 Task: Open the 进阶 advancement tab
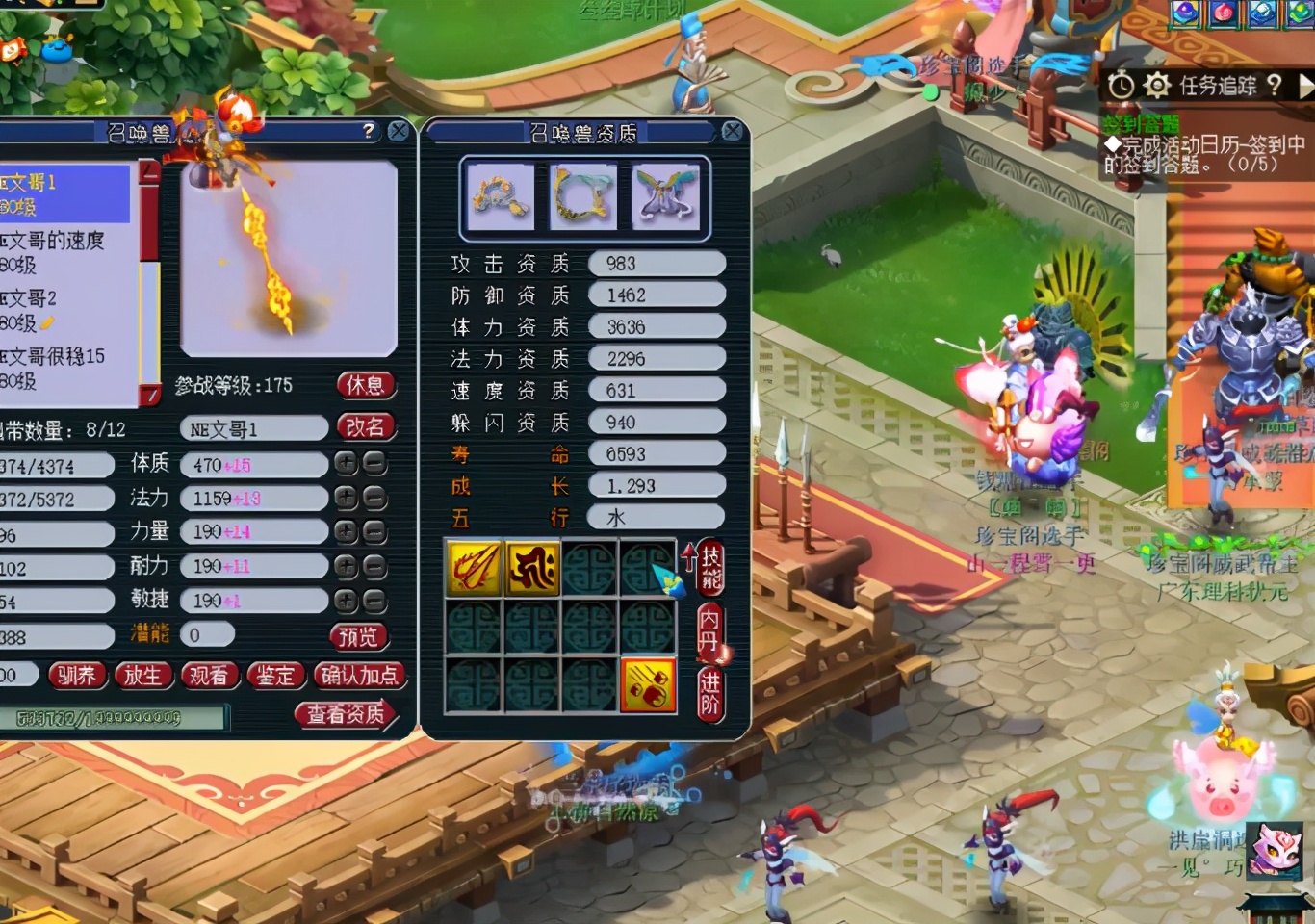[x=710, y=693]
